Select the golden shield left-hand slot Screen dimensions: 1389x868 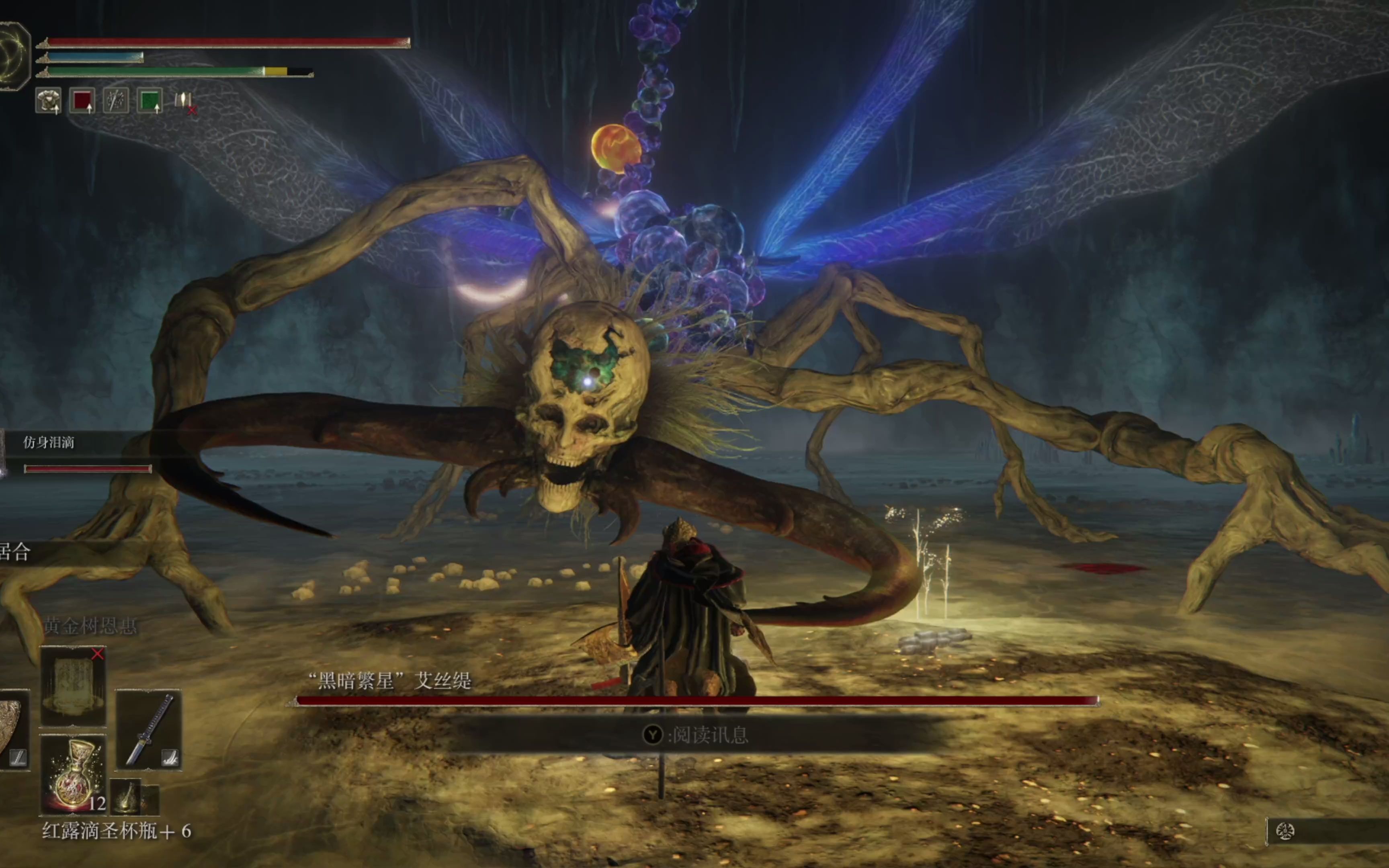(x=12, y=730)
